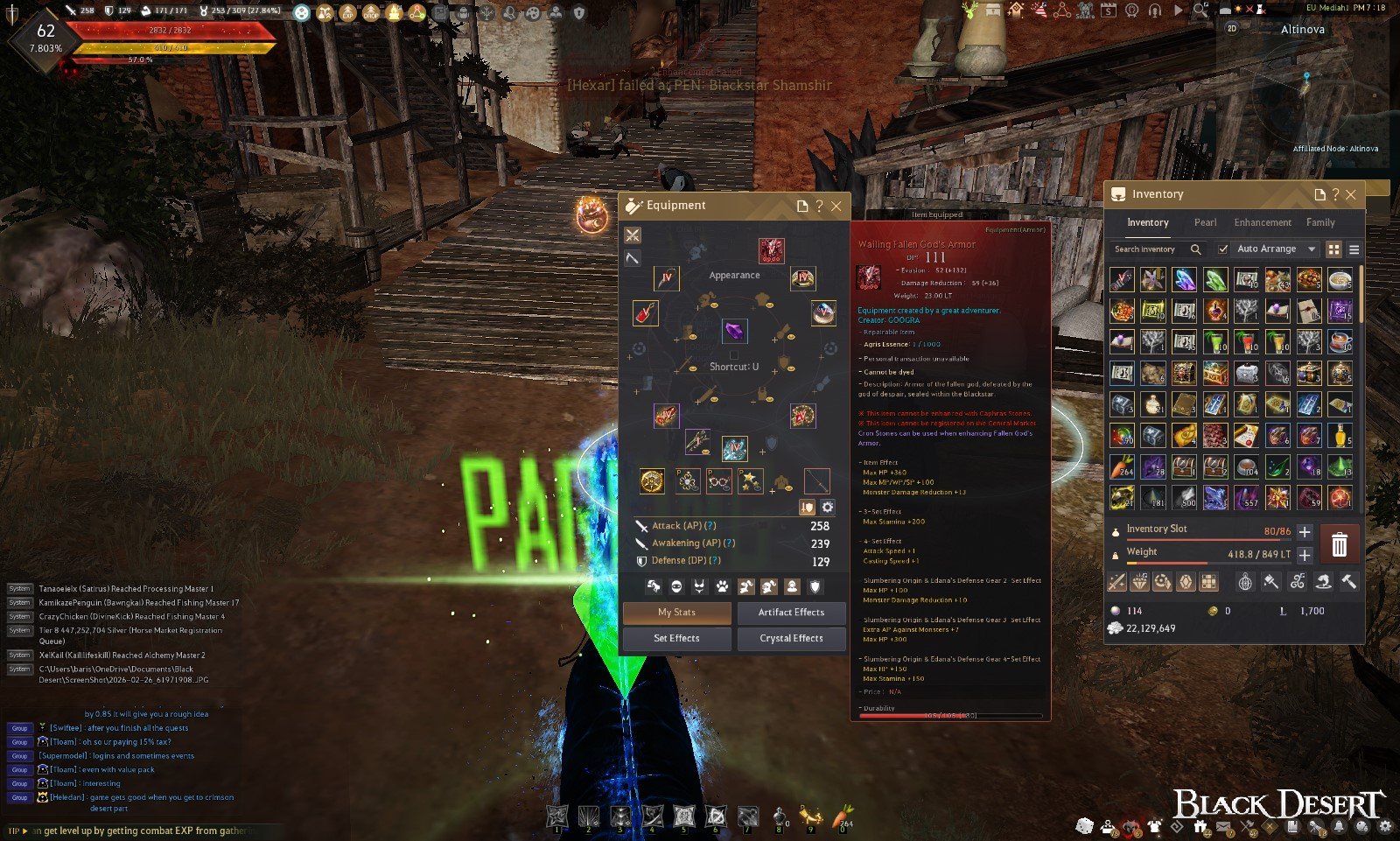Select the Family inventory tab
Image resolution: width=1400 pixels, height=841 pixels.
[x=1320, y=222]
